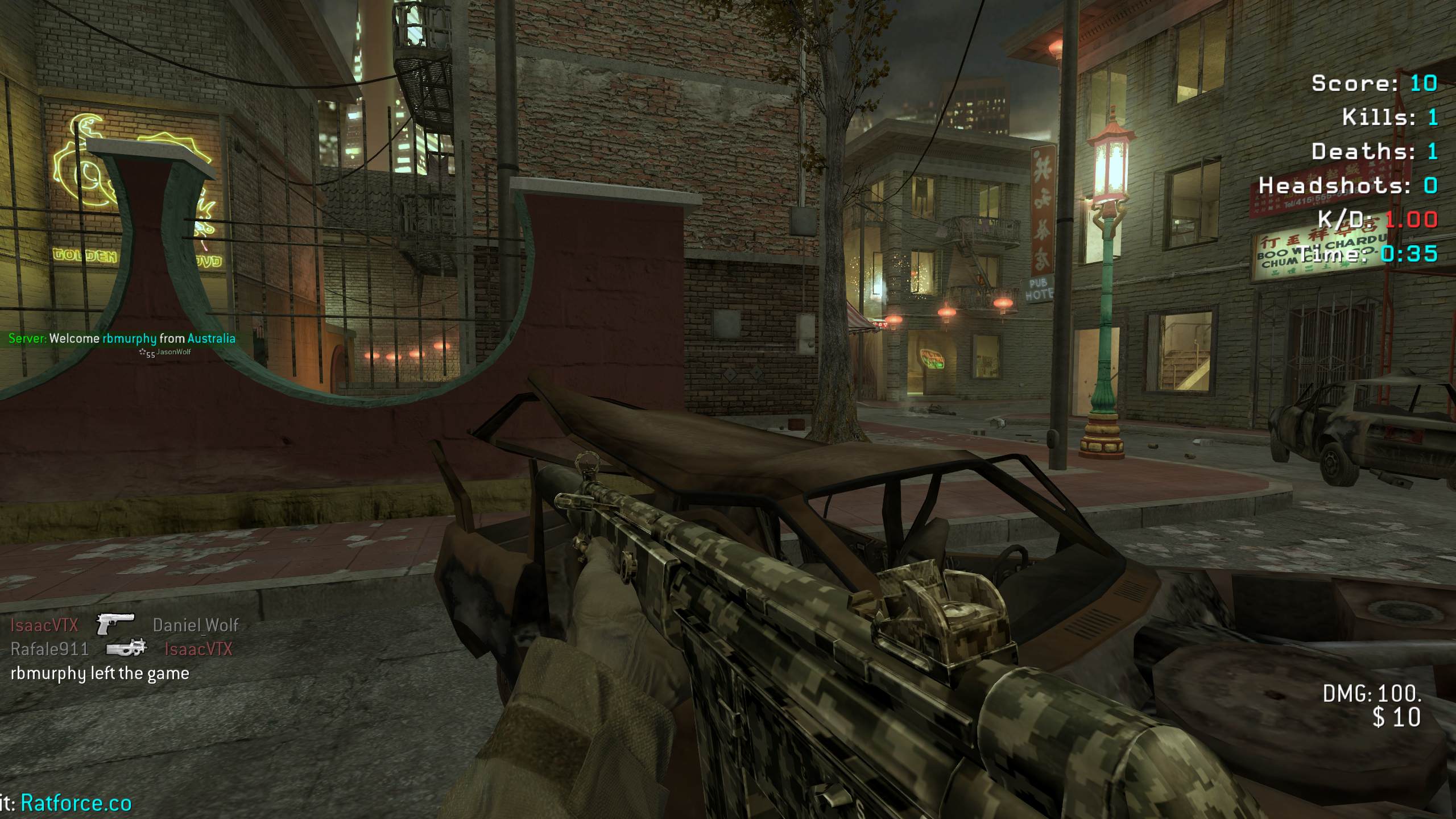Screen dimensions: 1456x819
Task: Select the server welcome chat message
Action: pyautogui.click(x=122, y=338)
